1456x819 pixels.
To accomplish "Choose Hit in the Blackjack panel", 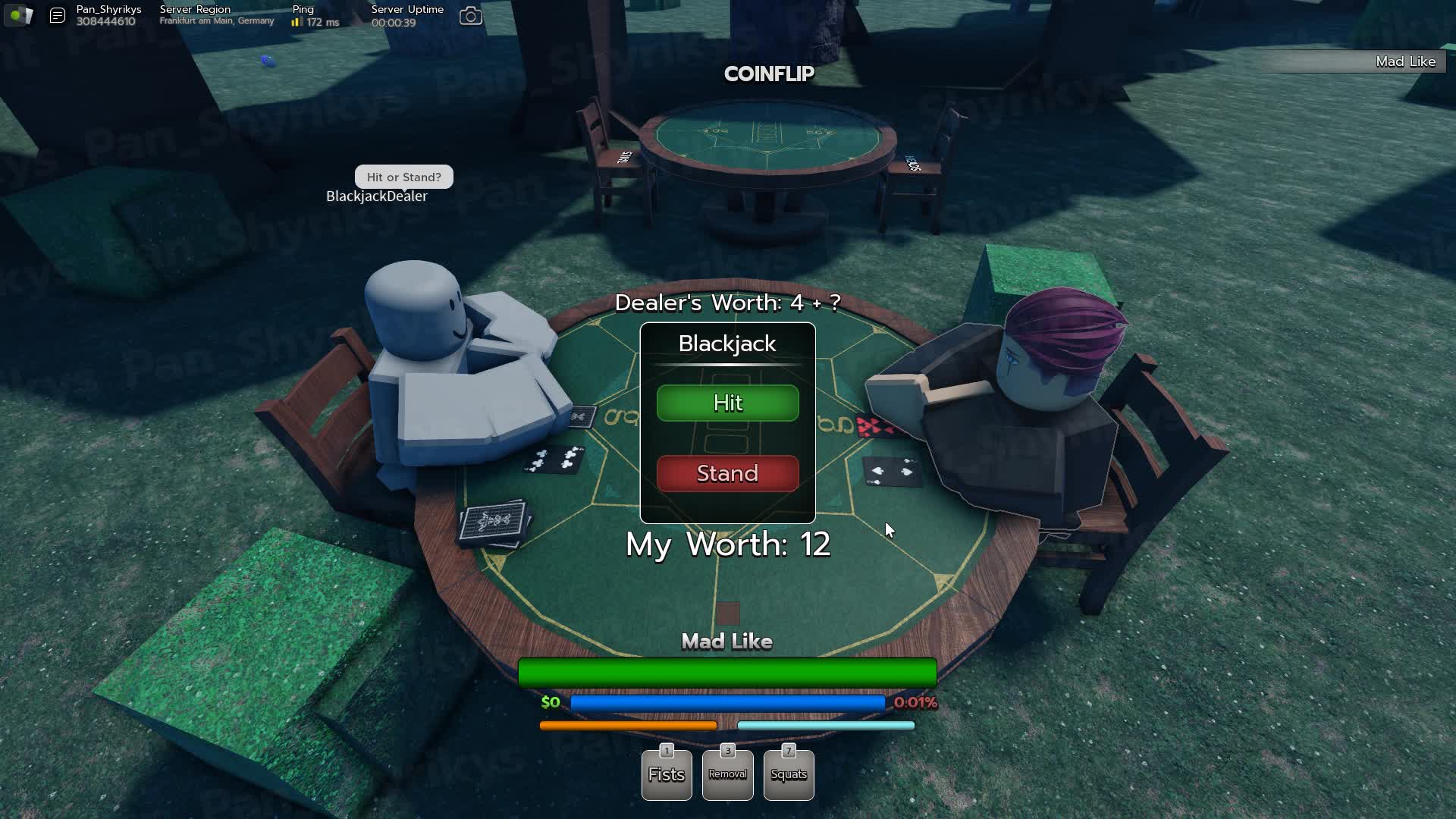I will (x=727, y=403).
